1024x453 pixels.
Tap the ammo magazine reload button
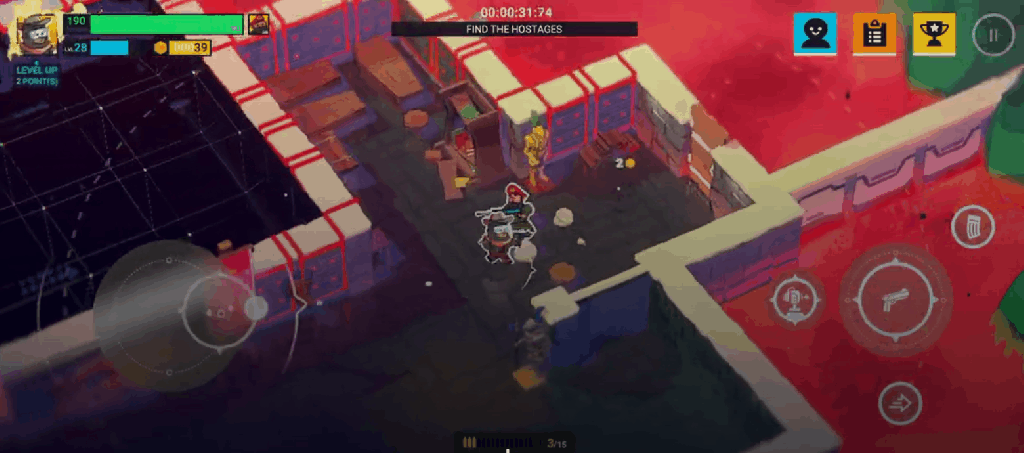(x=972, y=231)
